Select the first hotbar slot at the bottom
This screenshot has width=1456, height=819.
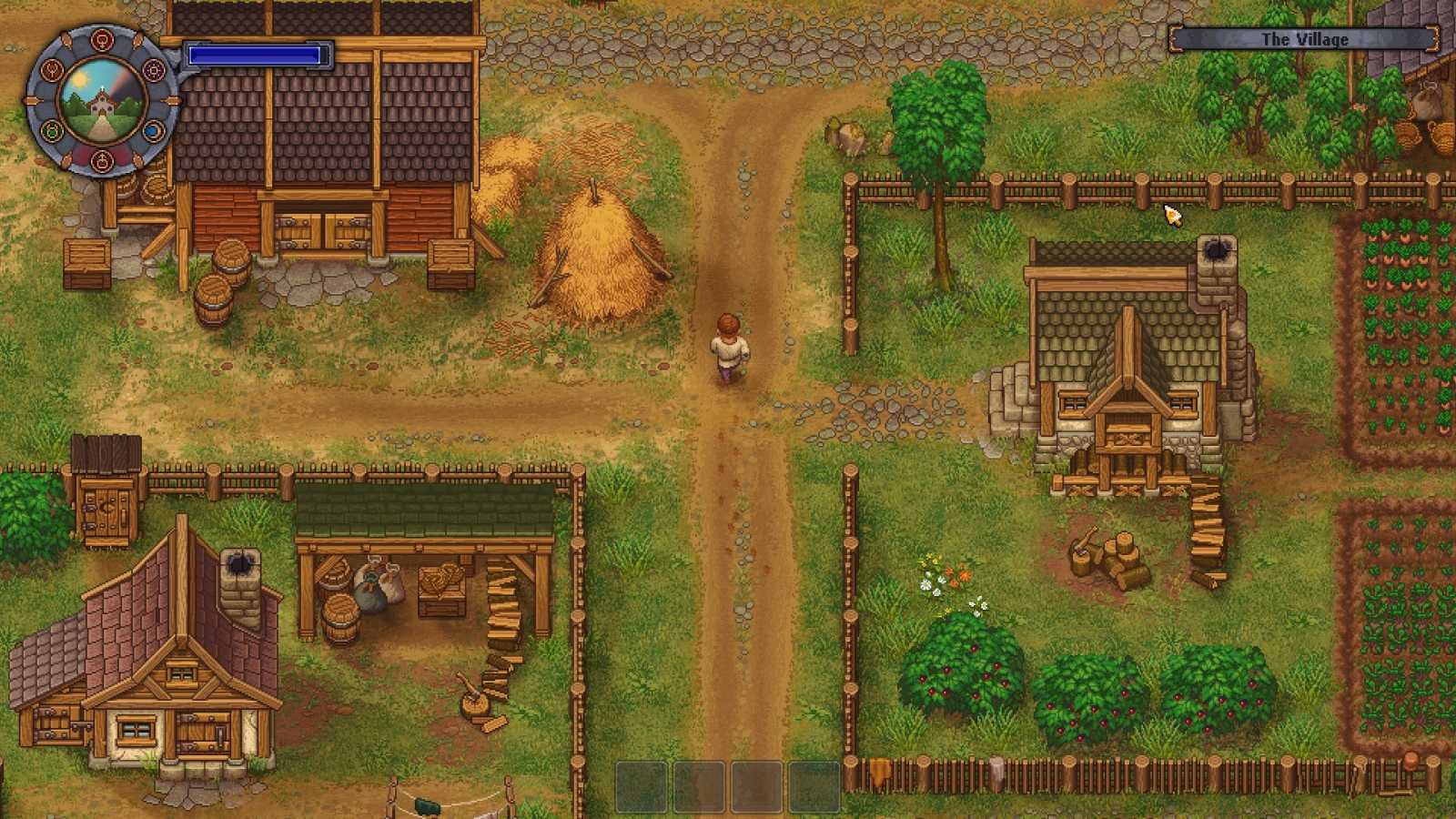click(x=640, y=784)
